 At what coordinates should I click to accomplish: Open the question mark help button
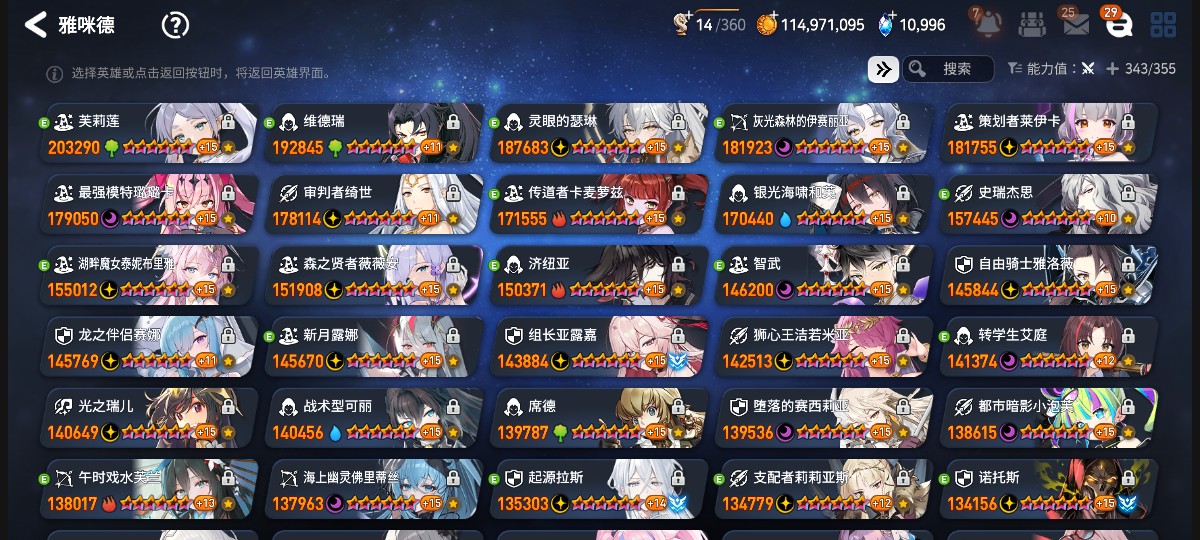pyautogui.click(x=175, y=25)
